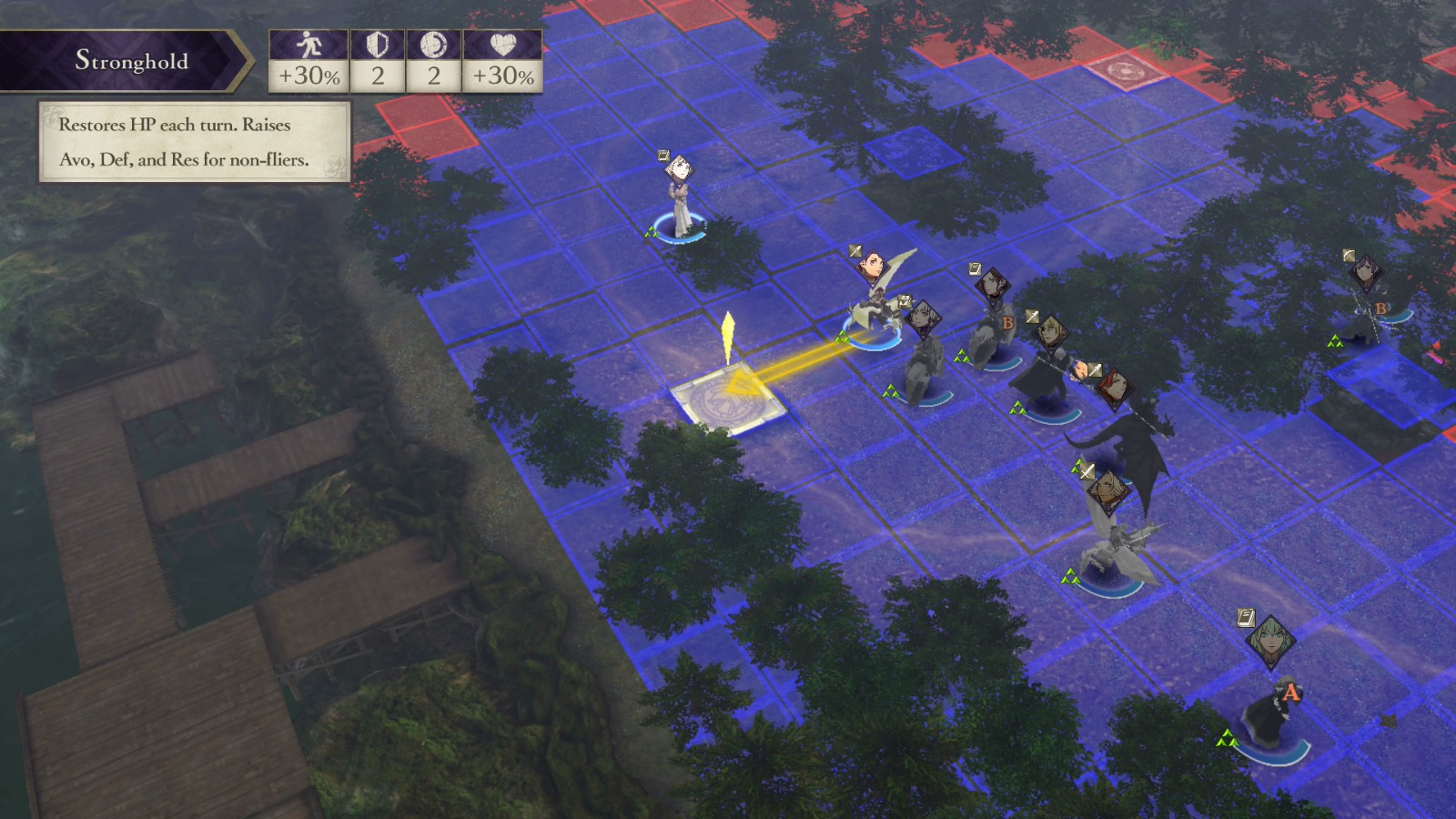
Task: Expand the B badge on the far-right unit
Action: (1380, 308)
